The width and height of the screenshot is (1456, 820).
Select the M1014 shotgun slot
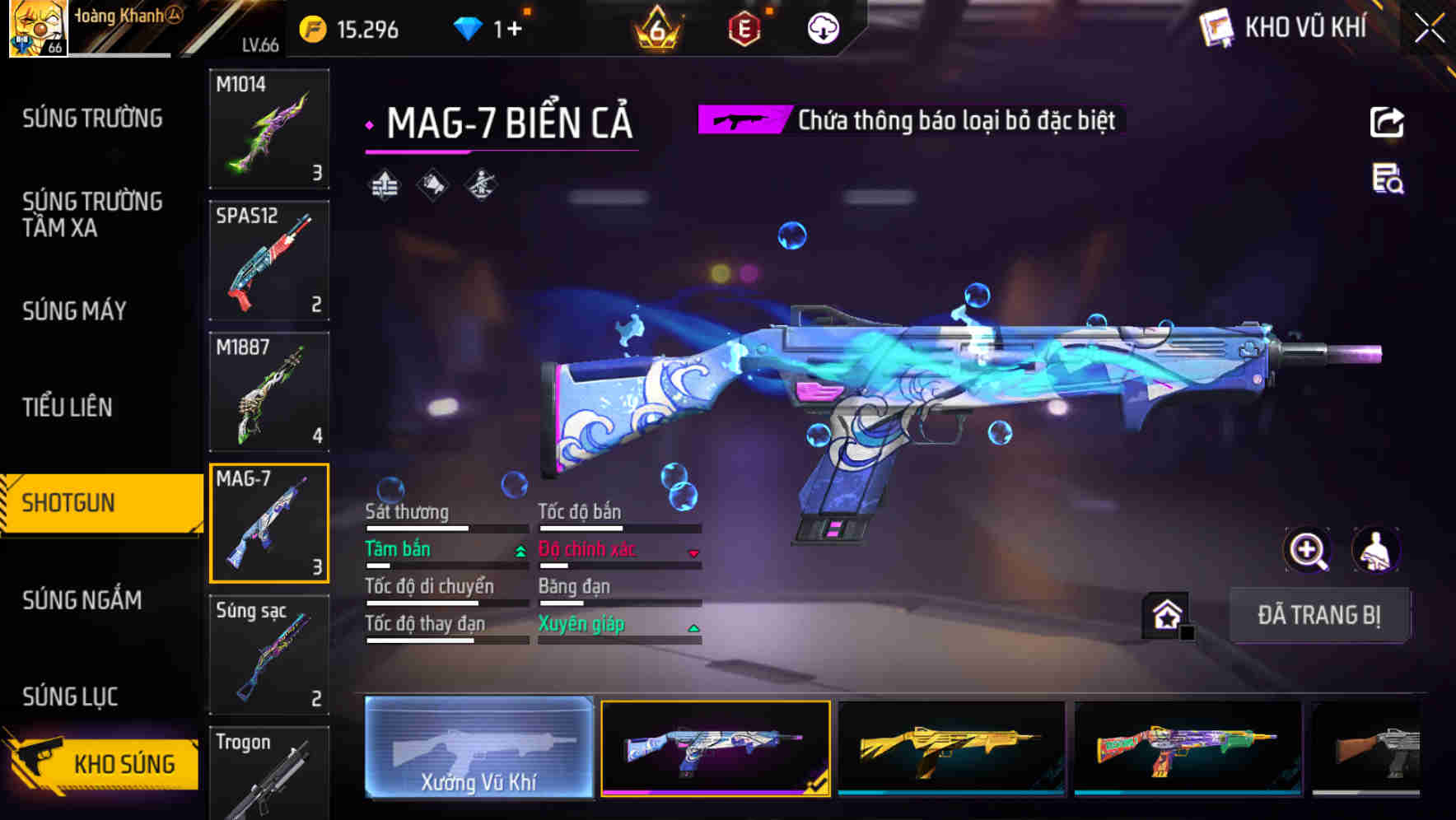269,128
